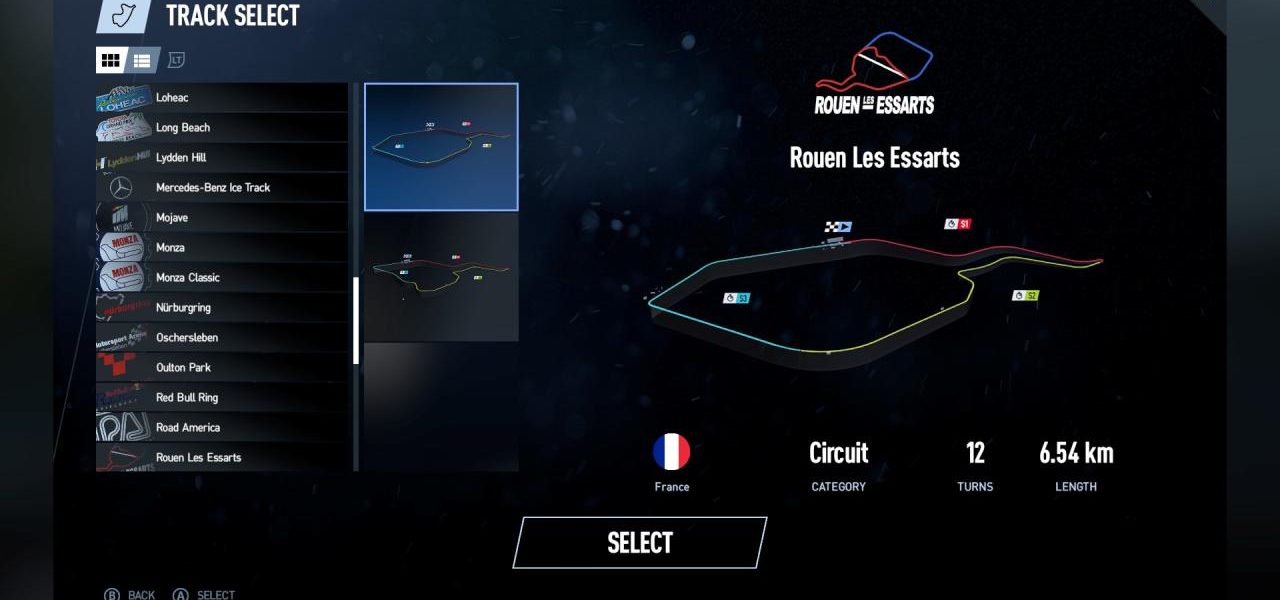Select the Long Beach track
This screenshot has width=1280, height=600.
222,128
